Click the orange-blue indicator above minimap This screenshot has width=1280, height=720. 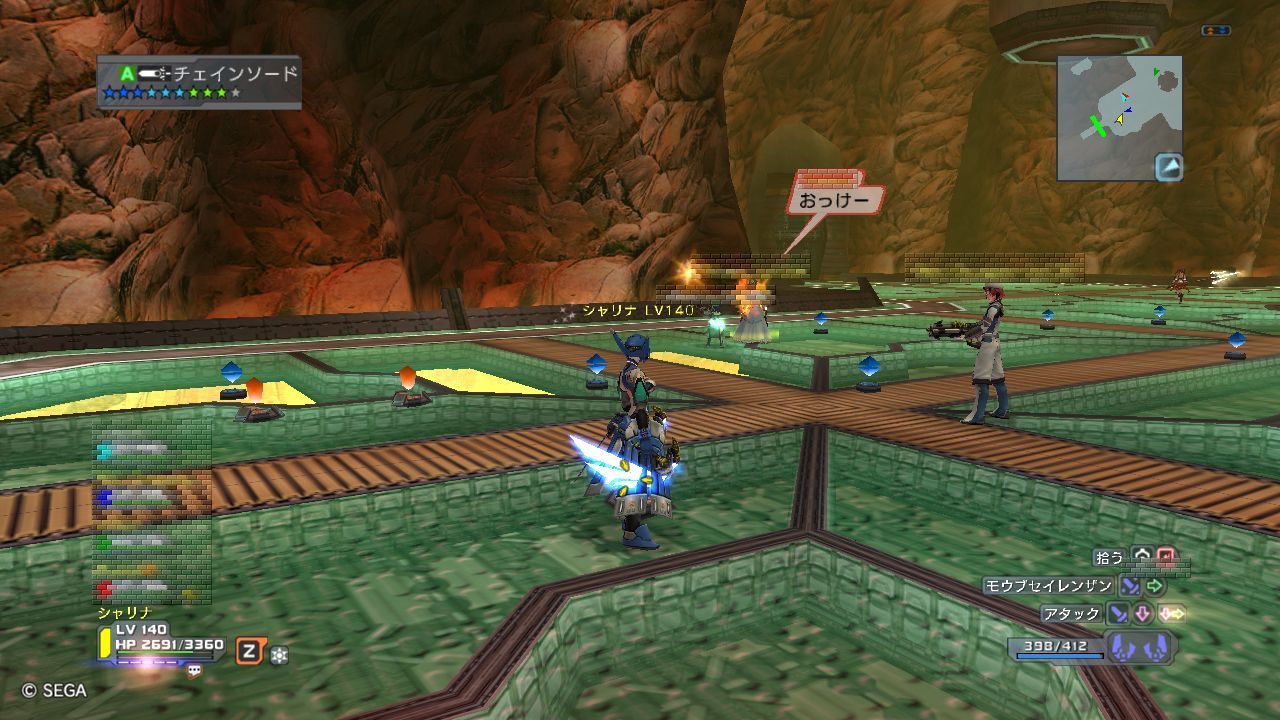coord(1215,31)
